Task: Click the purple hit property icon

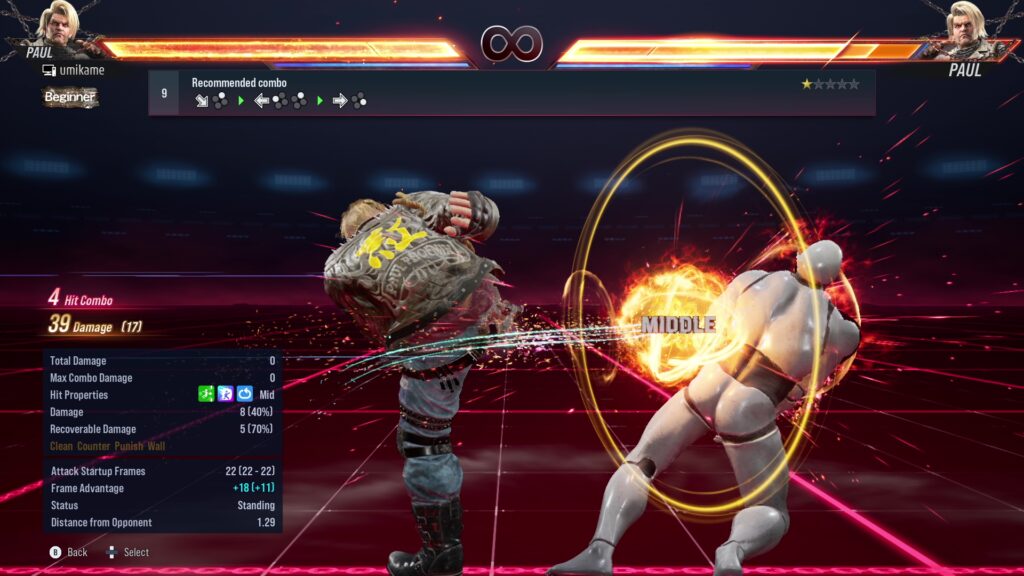Action: (x=226, y=395)
